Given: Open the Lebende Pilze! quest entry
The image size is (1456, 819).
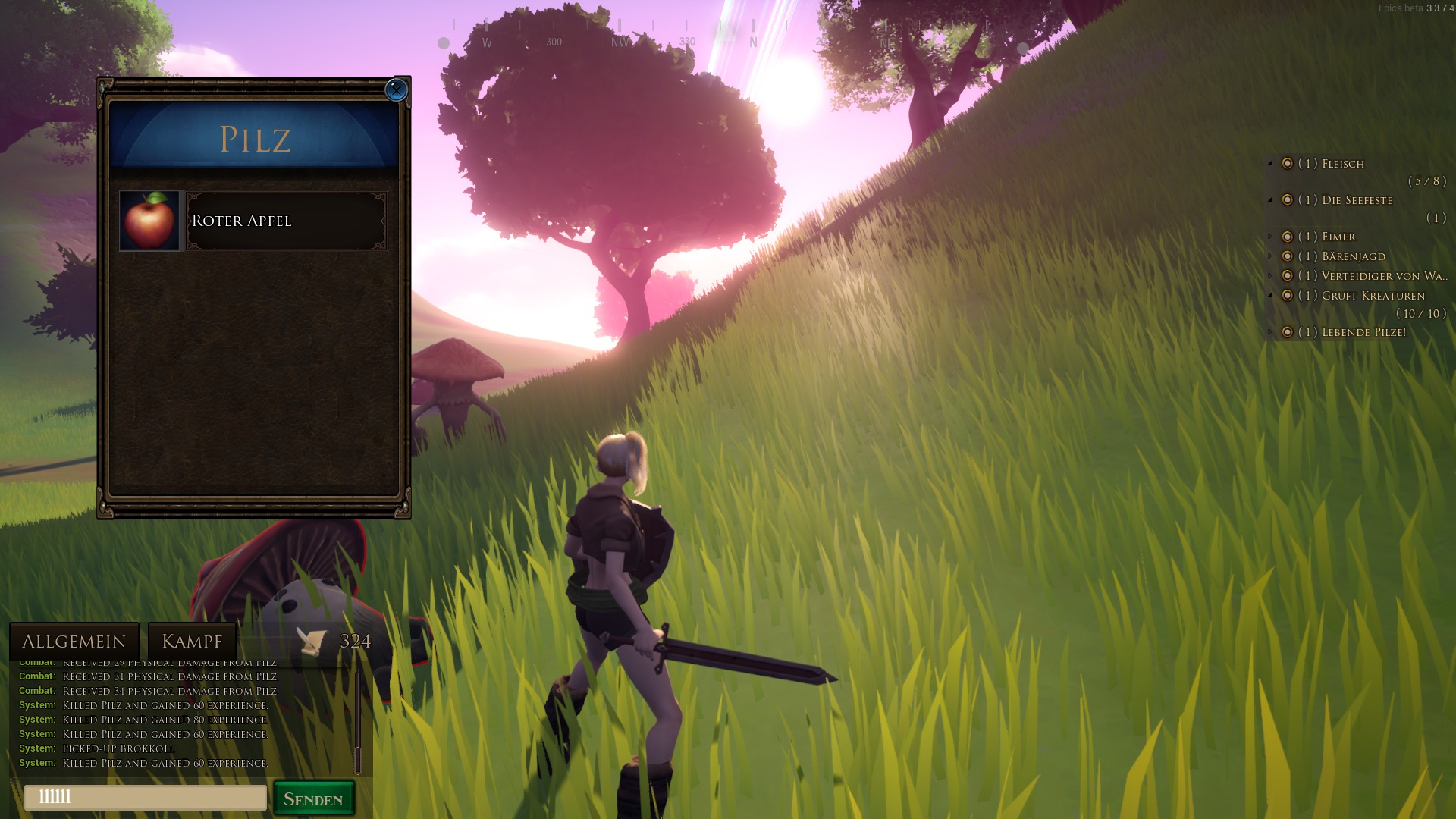Looking at the screenshot, I should [1363, 332].
